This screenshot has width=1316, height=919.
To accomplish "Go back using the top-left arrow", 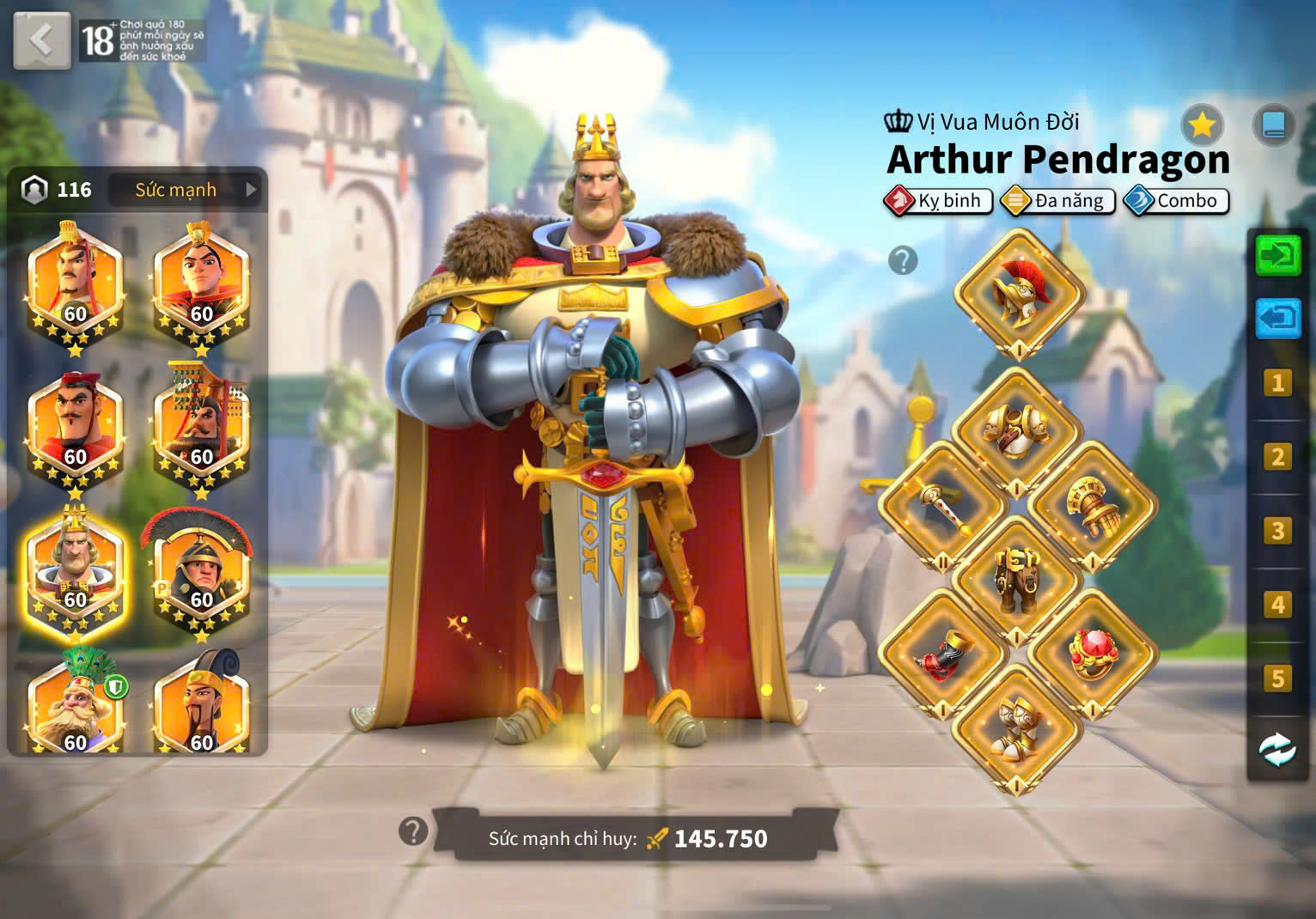I will point(40,40).
